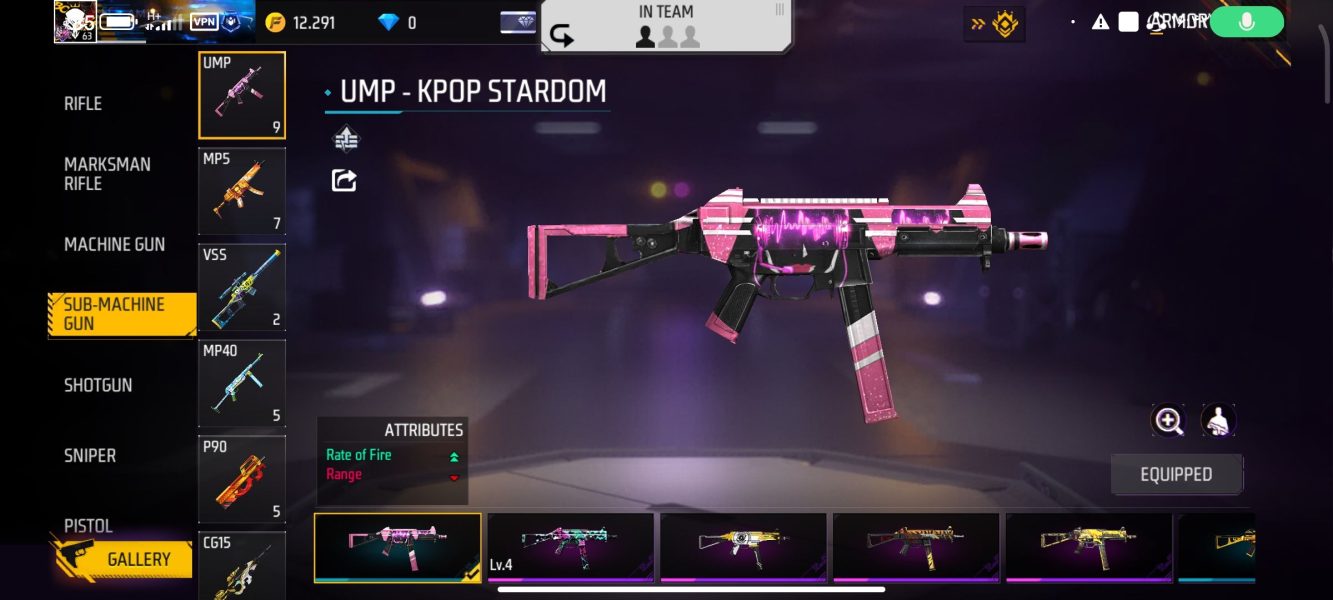Open the magnifier zoom view of weapon
The height and width of the screenshot is (600, 1333).
click(1168, 421)
